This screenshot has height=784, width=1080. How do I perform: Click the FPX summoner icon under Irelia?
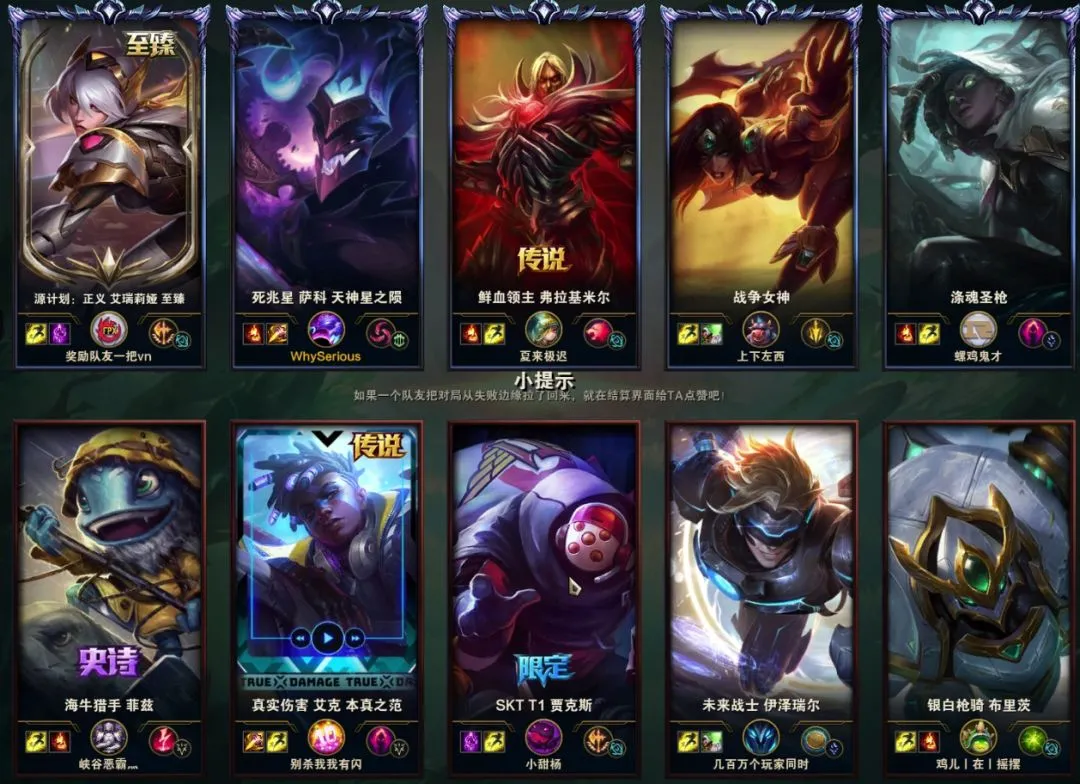[x=108, y=330]
